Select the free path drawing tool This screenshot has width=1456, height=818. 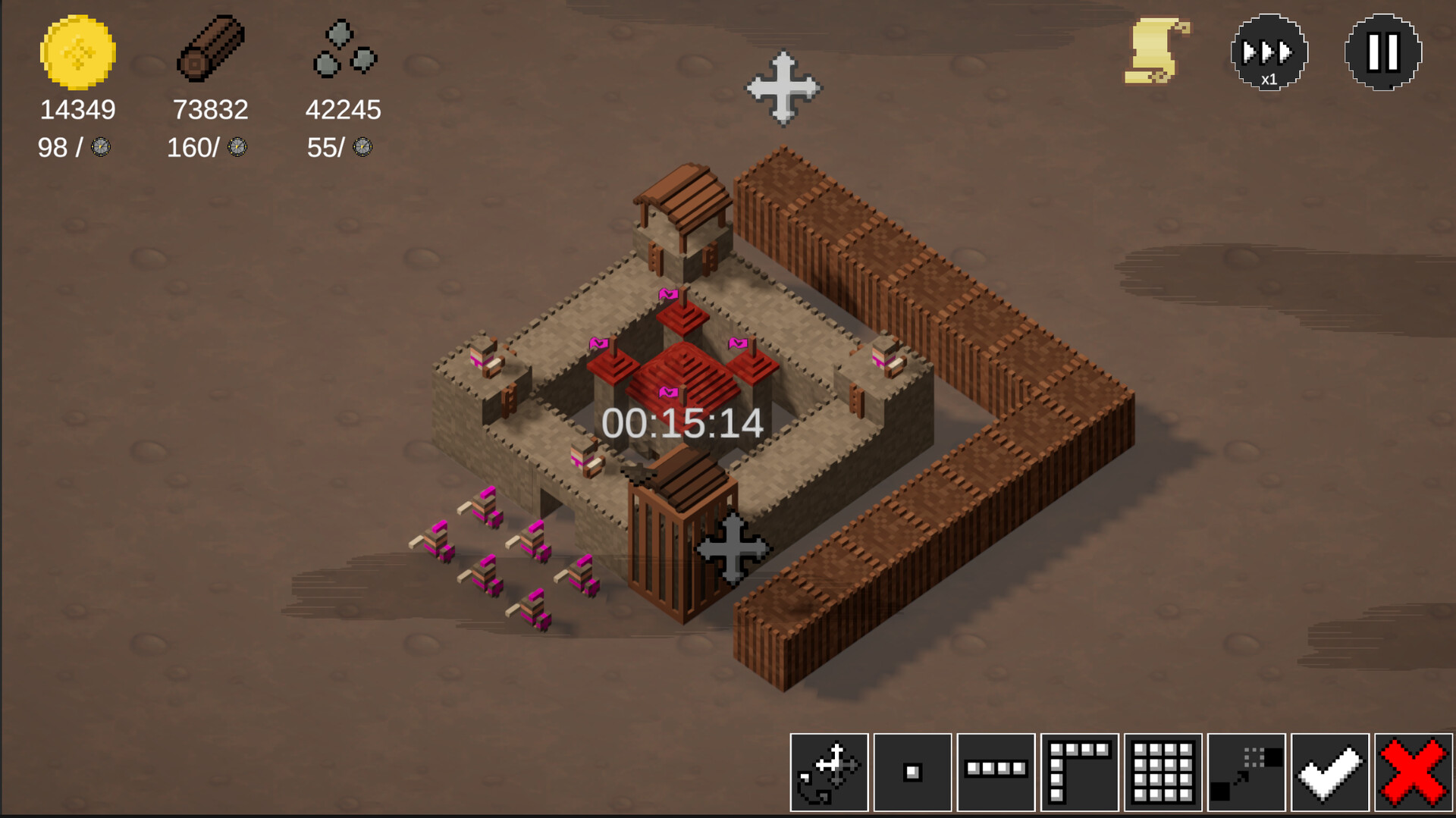point(829,773)
